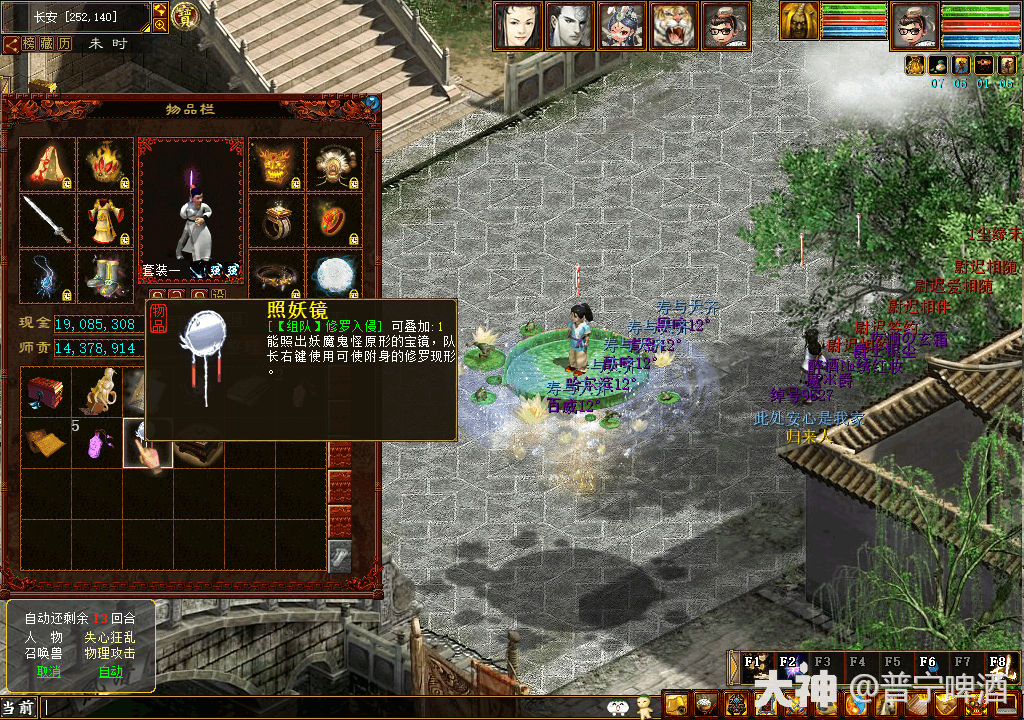Click the red treasure chest inventory item
Image resolution: width=1024 pixels, height=720 pixels.
[x=46, y=392]
